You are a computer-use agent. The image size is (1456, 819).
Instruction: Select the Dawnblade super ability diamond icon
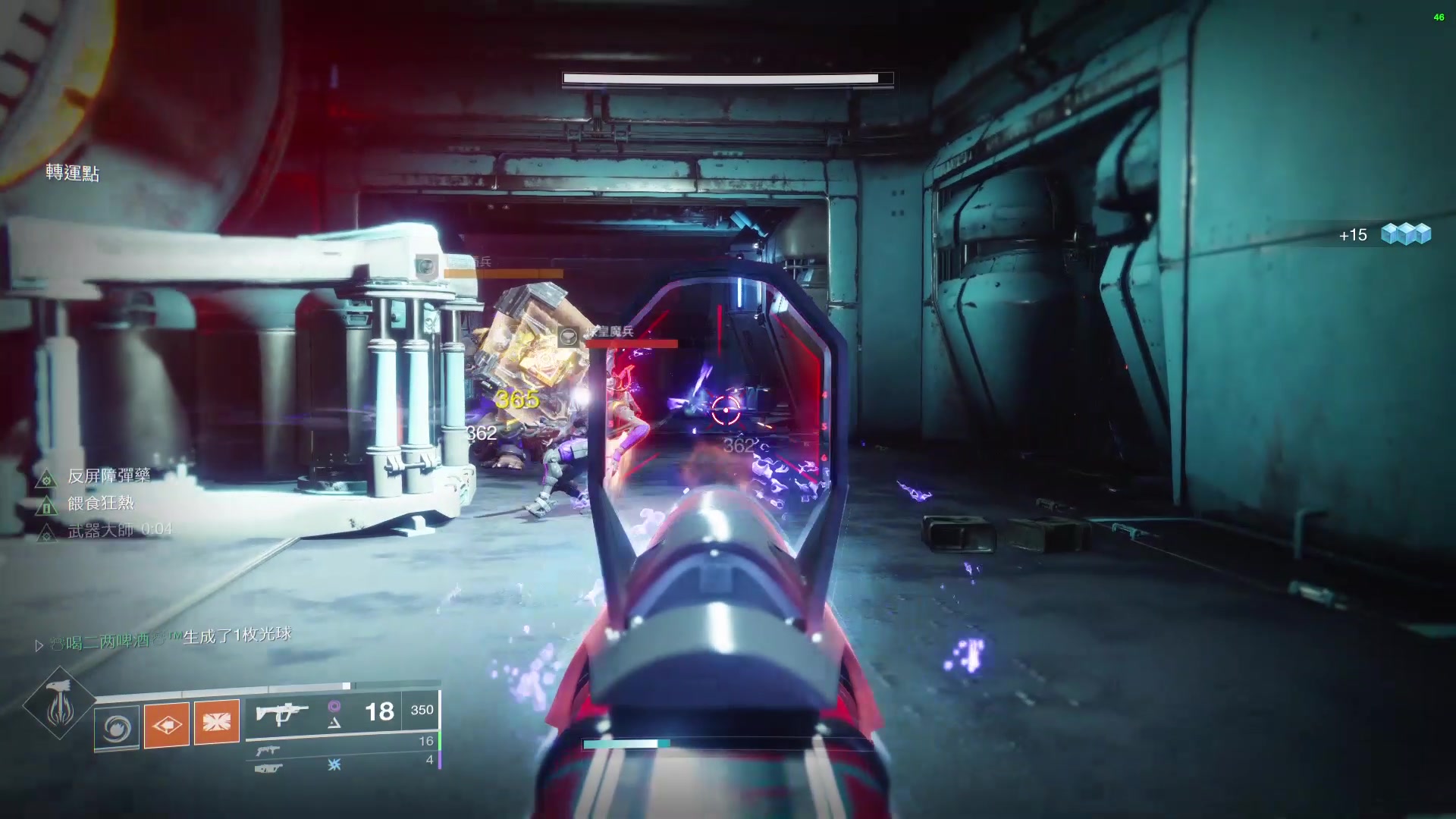coord(58,703)
